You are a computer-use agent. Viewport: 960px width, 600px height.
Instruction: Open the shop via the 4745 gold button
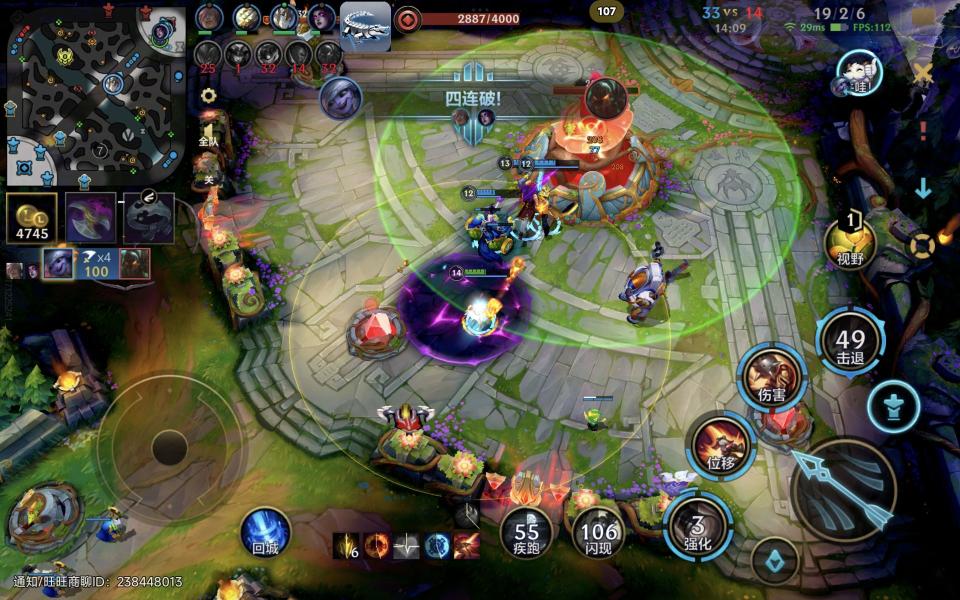31,217
